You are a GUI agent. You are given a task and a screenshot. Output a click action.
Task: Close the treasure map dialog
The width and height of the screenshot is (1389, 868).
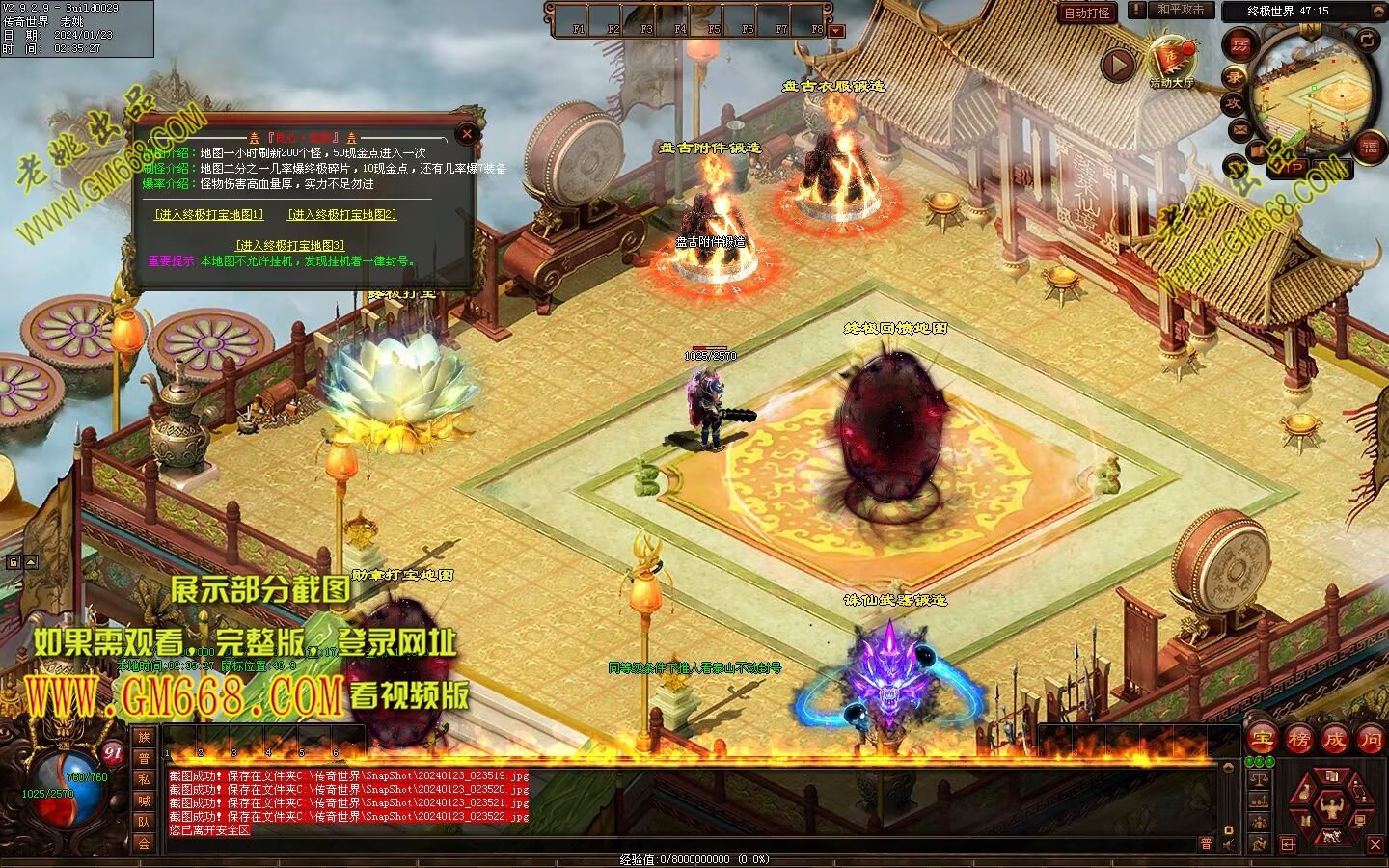click(x=468, y=134)
